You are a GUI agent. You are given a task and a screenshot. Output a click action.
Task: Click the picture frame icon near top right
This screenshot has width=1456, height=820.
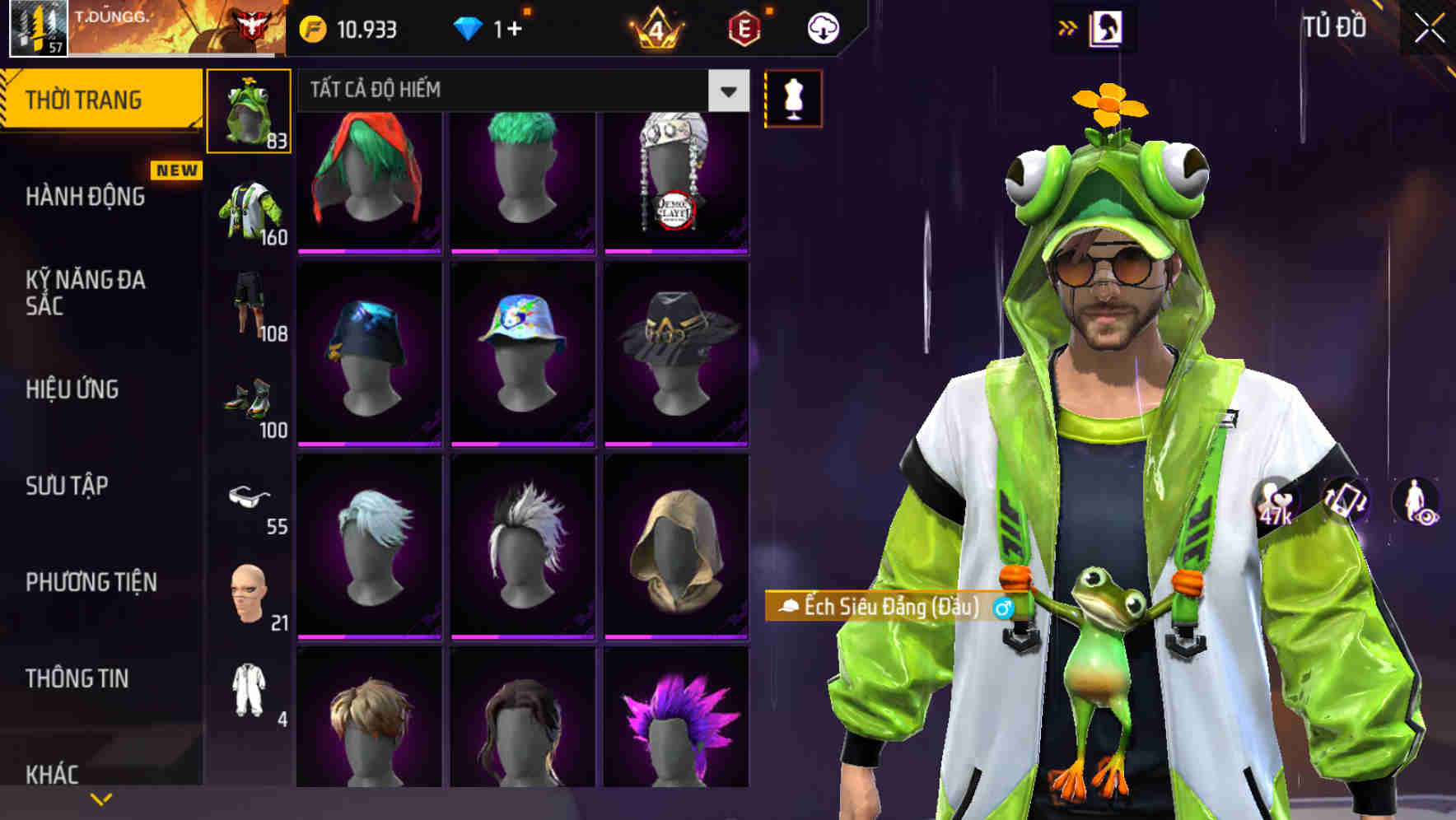tap(1108, 27)
